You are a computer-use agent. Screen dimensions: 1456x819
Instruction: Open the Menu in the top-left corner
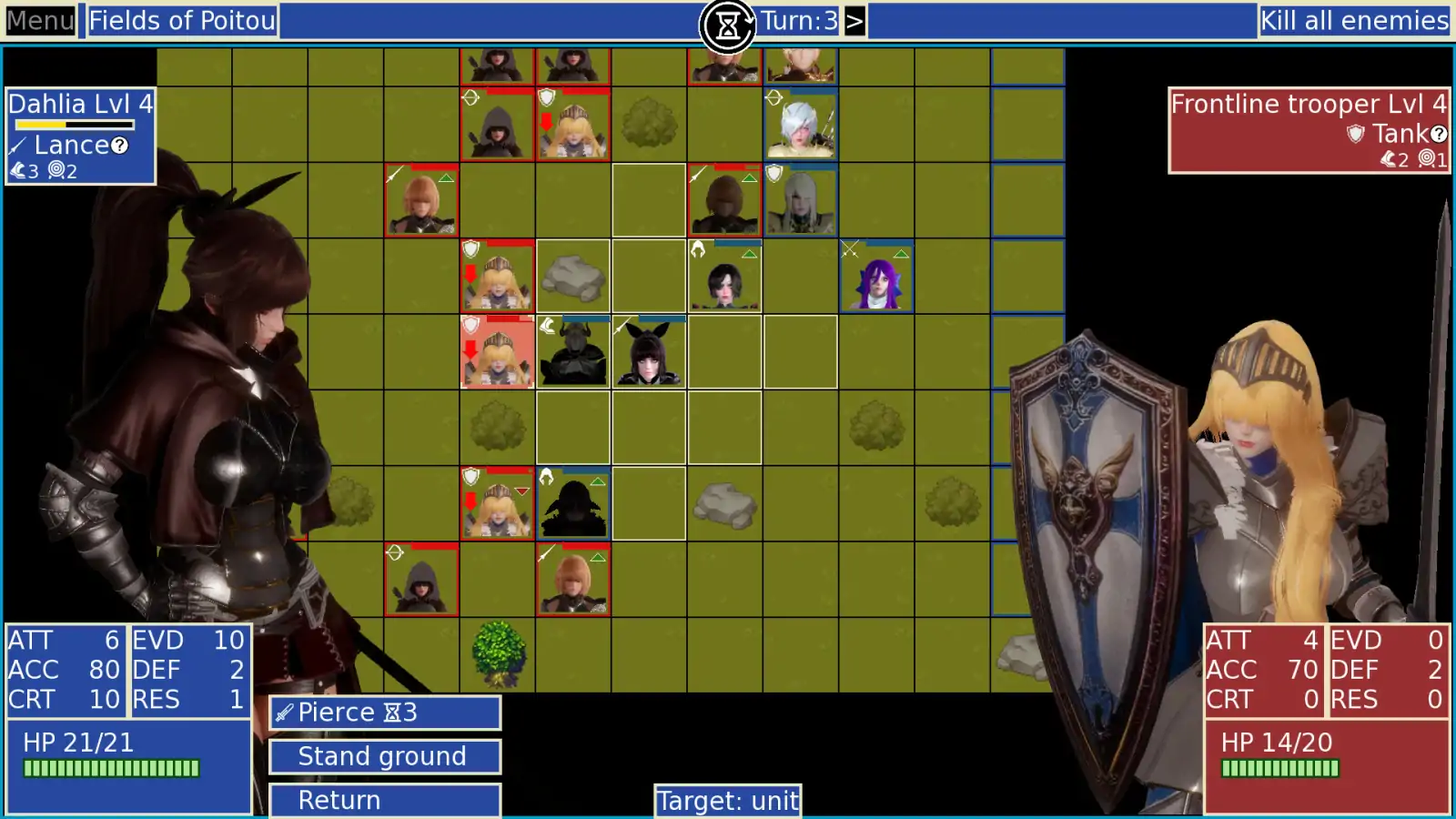[38, 20]
